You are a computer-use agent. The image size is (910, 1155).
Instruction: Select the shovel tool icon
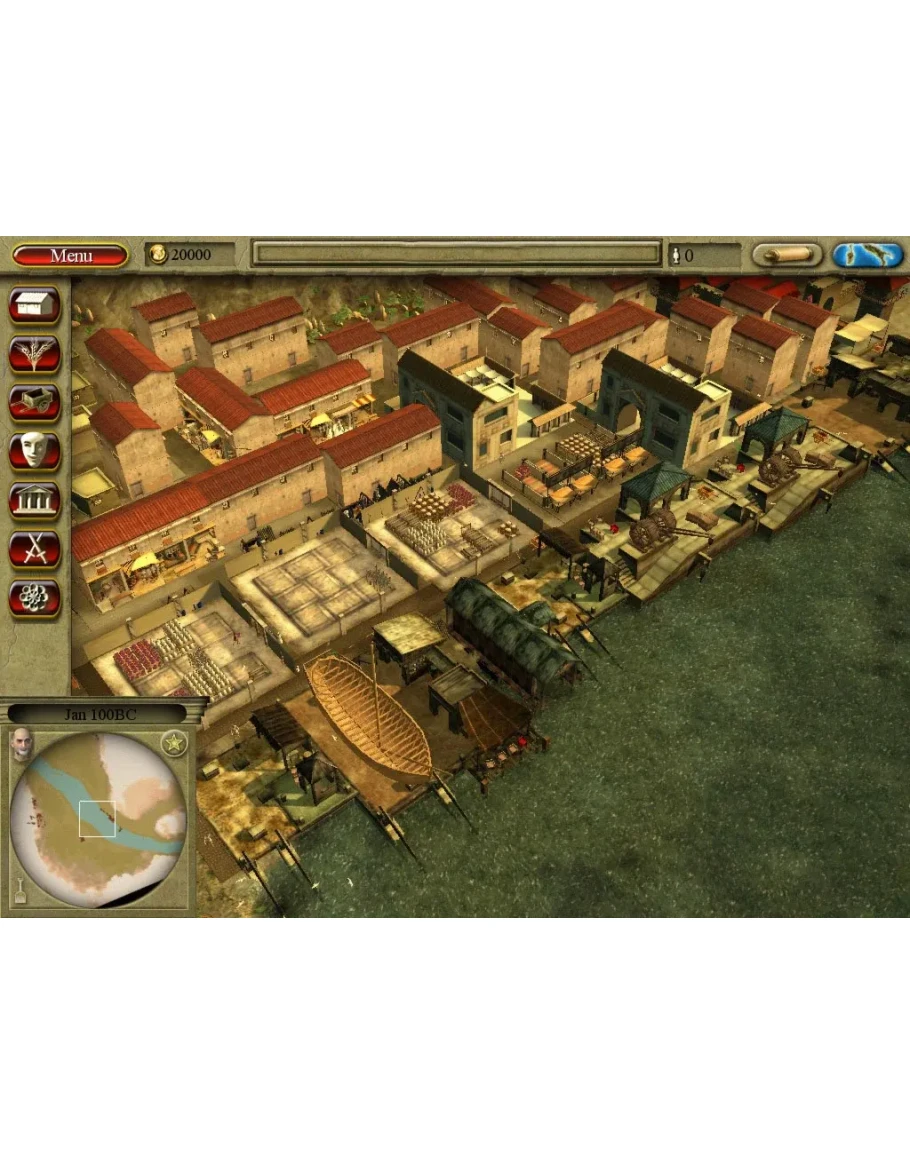(18, 888)
